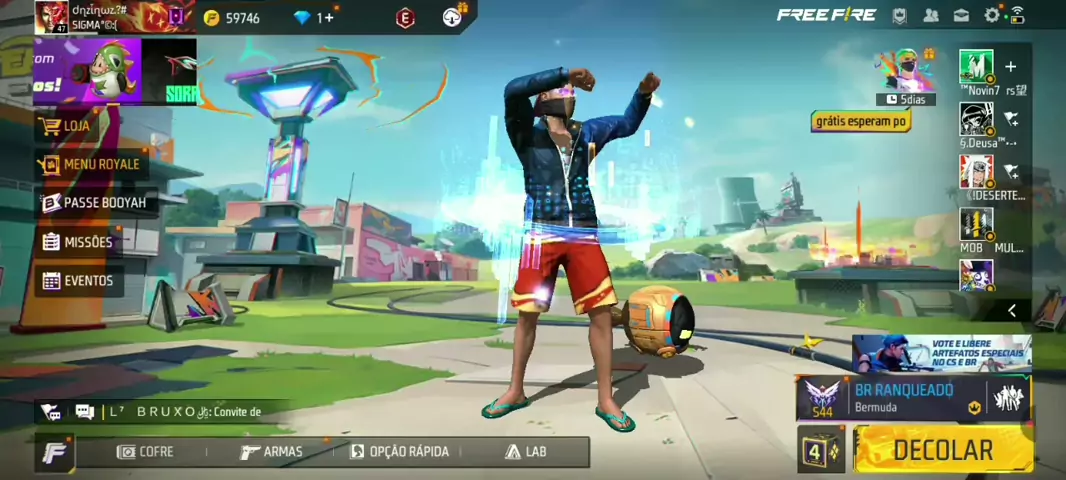
Task: Open the friends list icon
Action: pyautogui.click(x=931, y=15)
